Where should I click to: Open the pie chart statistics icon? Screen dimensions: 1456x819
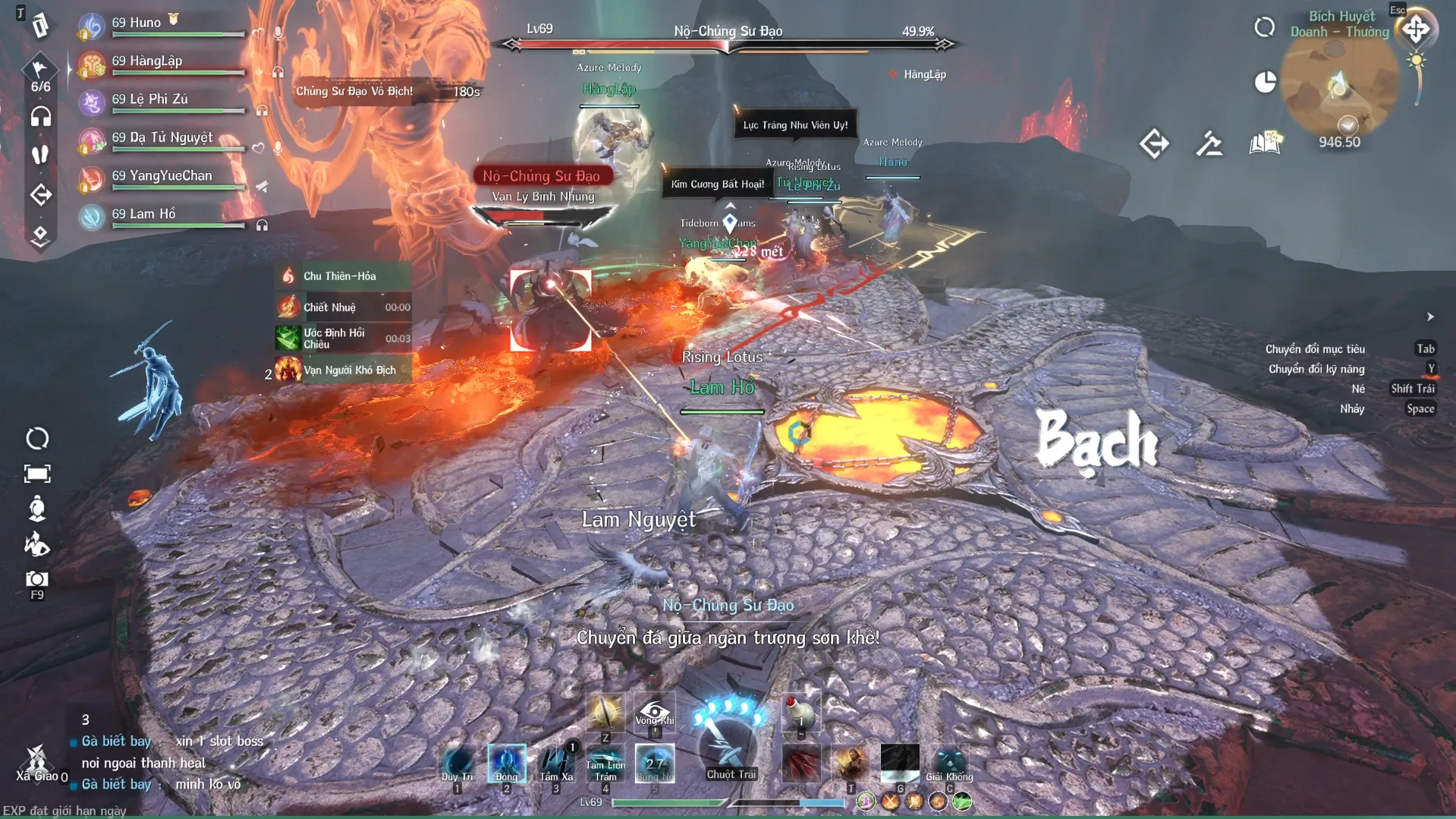click(x=1265, y=82)
